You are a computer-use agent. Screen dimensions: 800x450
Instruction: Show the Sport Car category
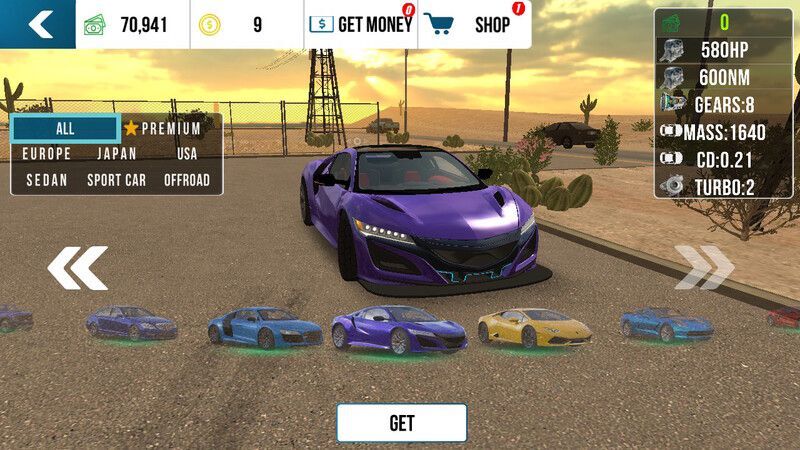(117, 180)
